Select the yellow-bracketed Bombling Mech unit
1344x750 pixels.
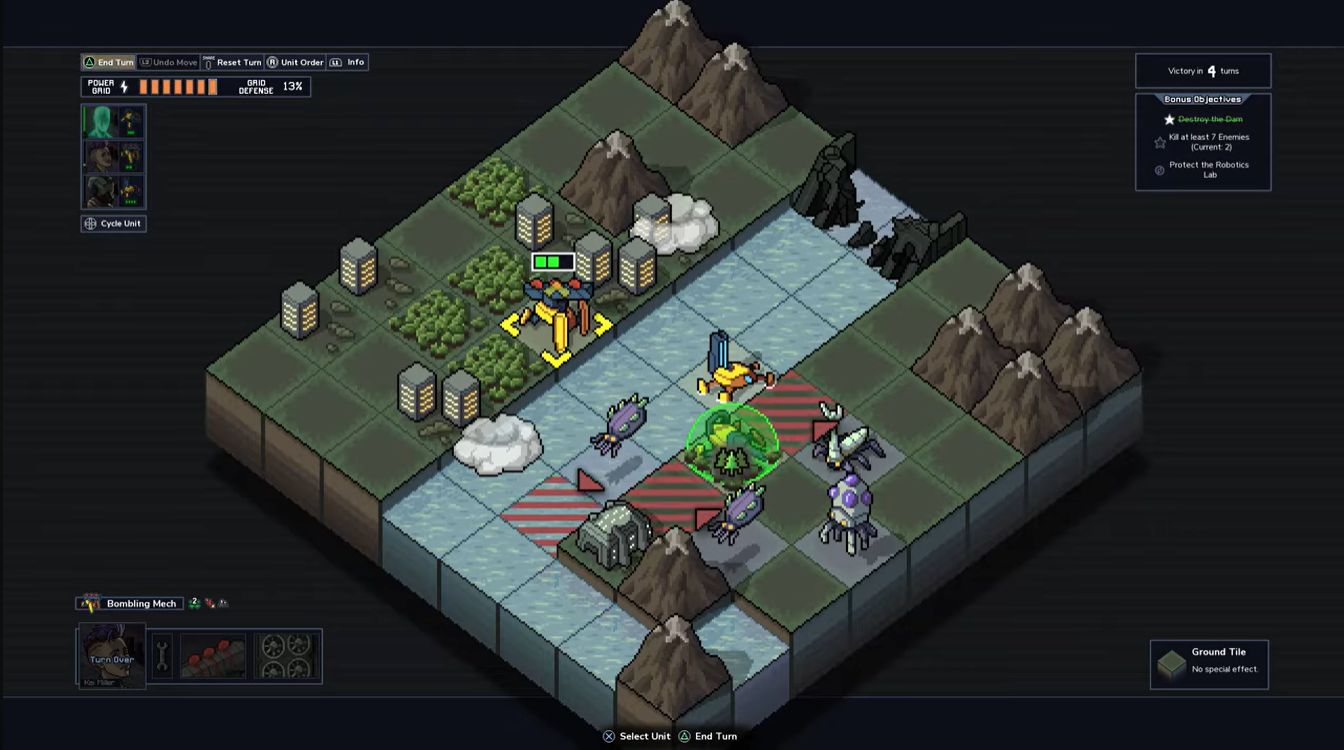pos(556,313)
